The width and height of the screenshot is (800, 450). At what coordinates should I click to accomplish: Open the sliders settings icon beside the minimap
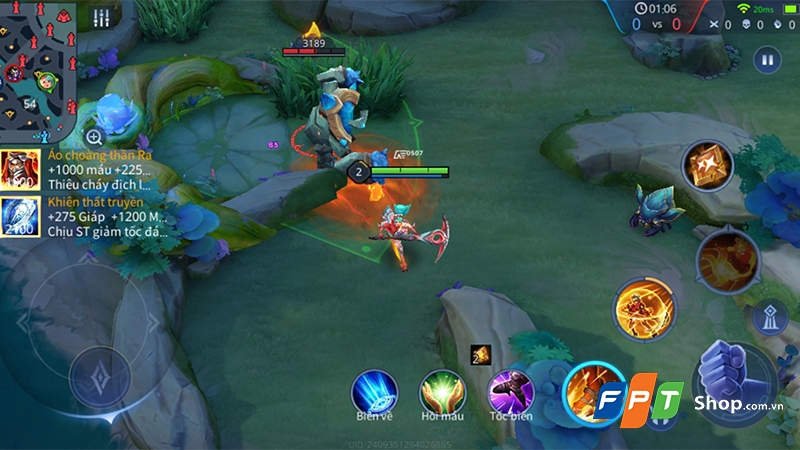101,19
